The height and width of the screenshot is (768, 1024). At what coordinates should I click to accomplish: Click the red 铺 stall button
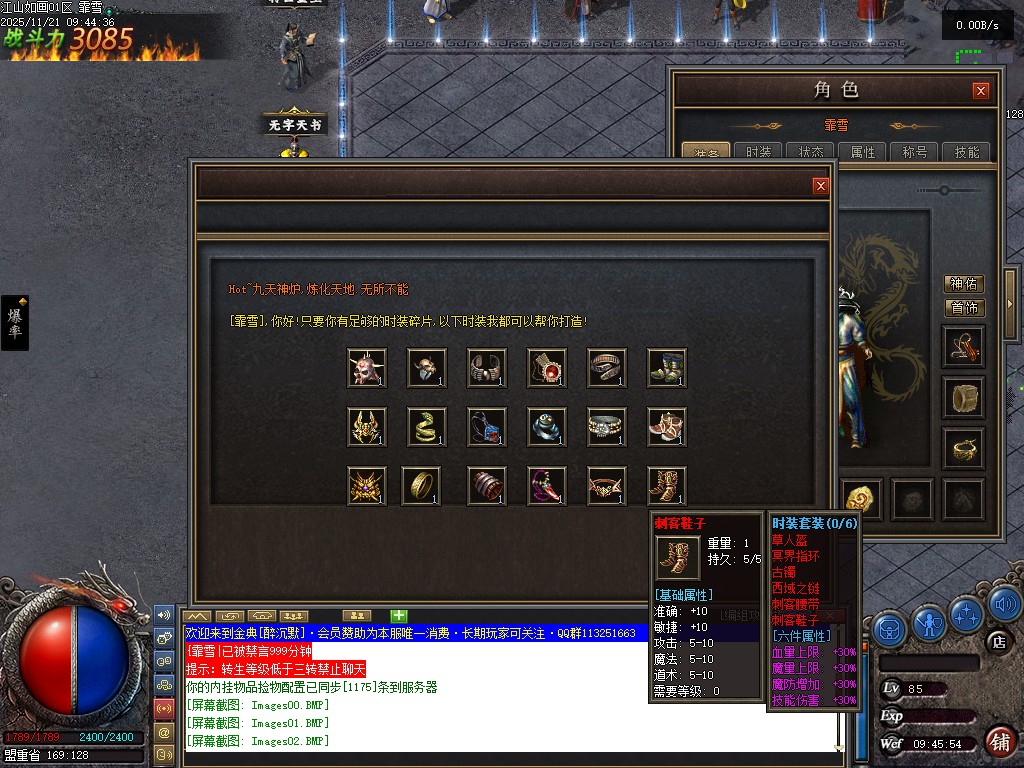point(999,741)
